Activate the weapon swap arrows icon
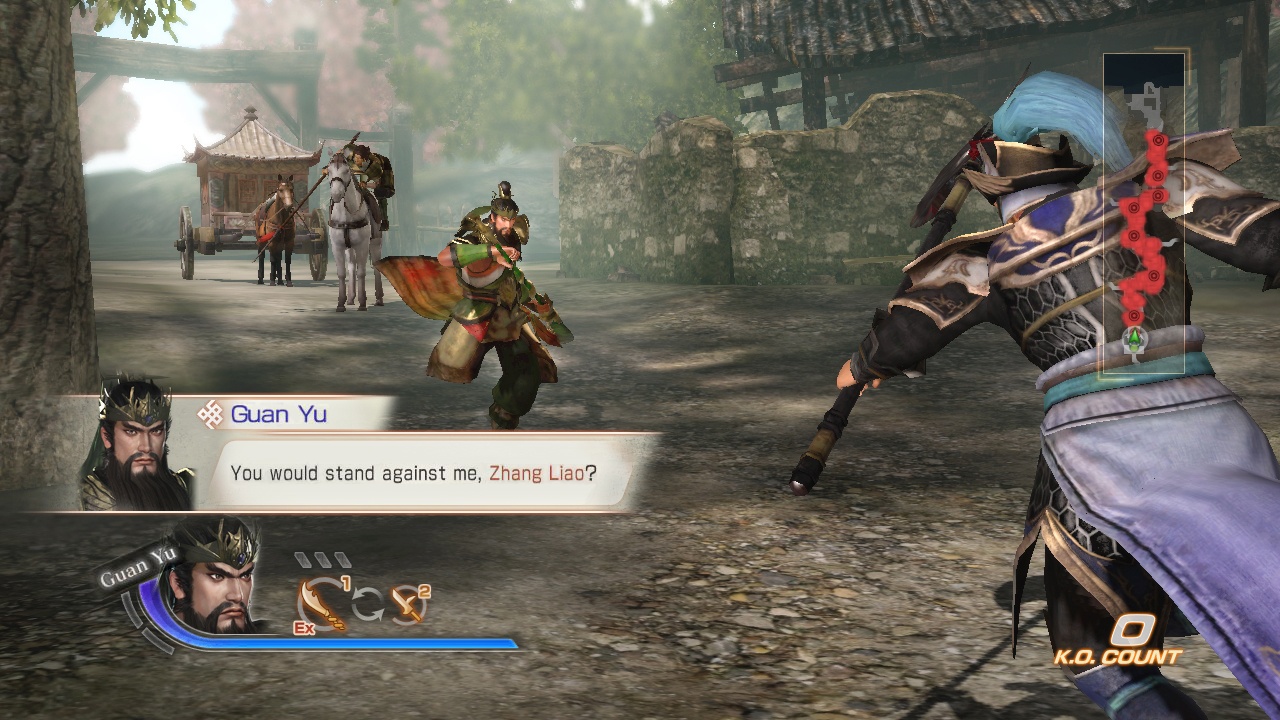The image size is (1280, 720). pos(366,603)
